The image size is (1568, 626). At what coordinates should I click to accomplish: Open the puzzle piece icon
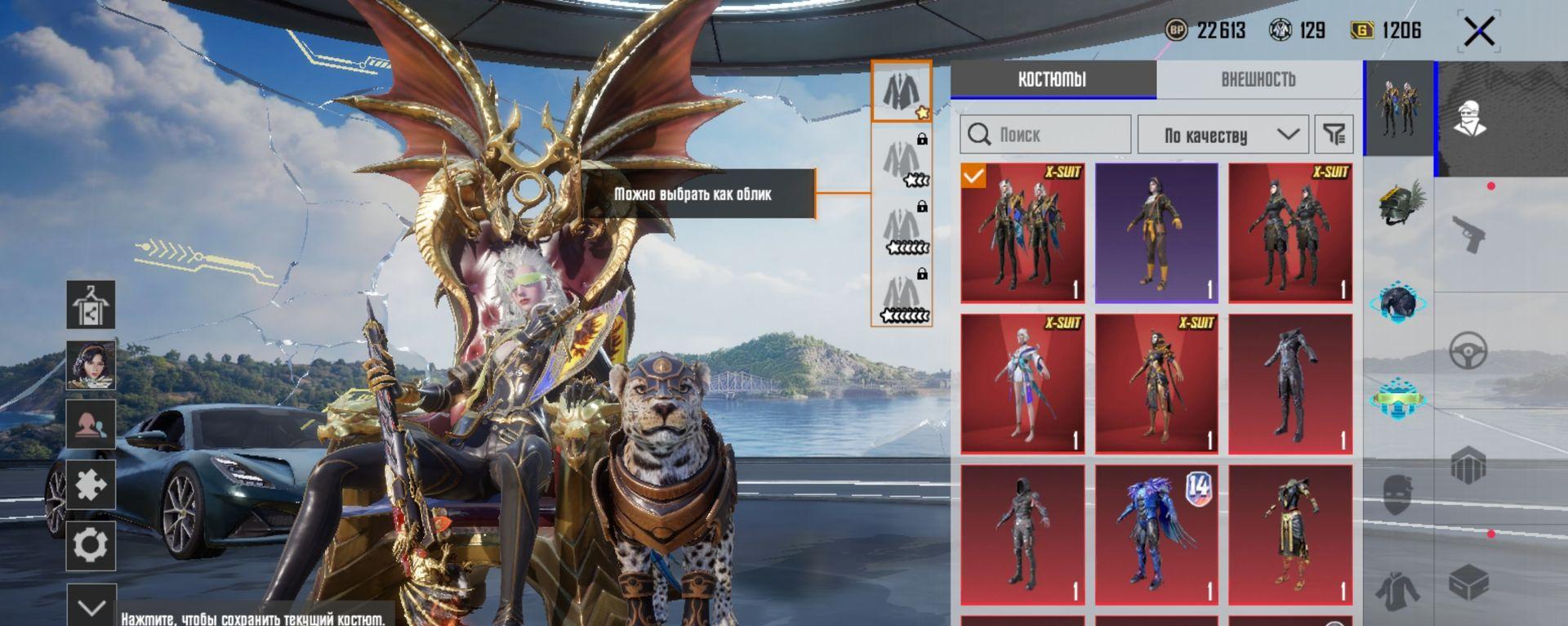91,485
